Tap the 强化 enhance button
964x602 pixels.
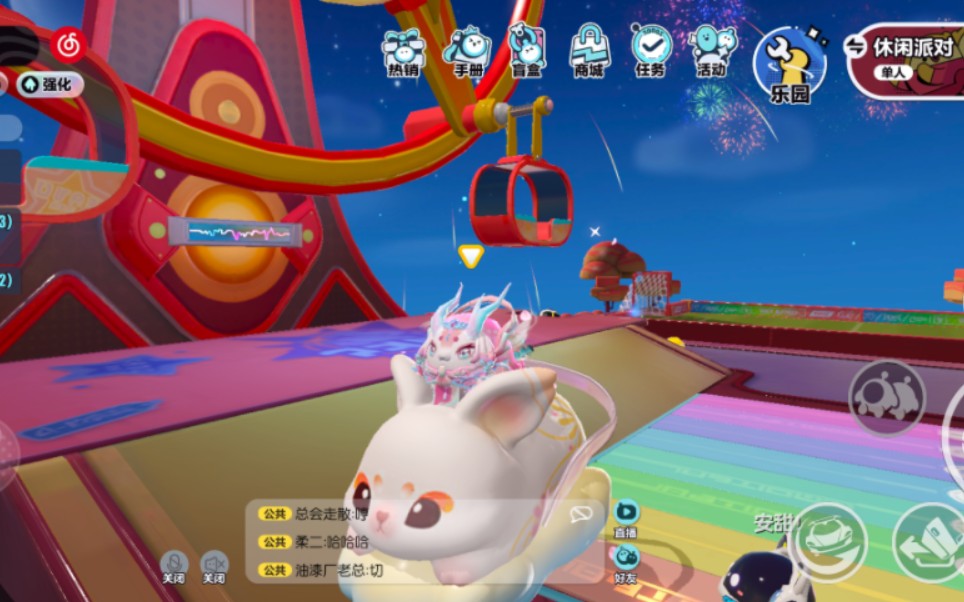coord(50,85)
